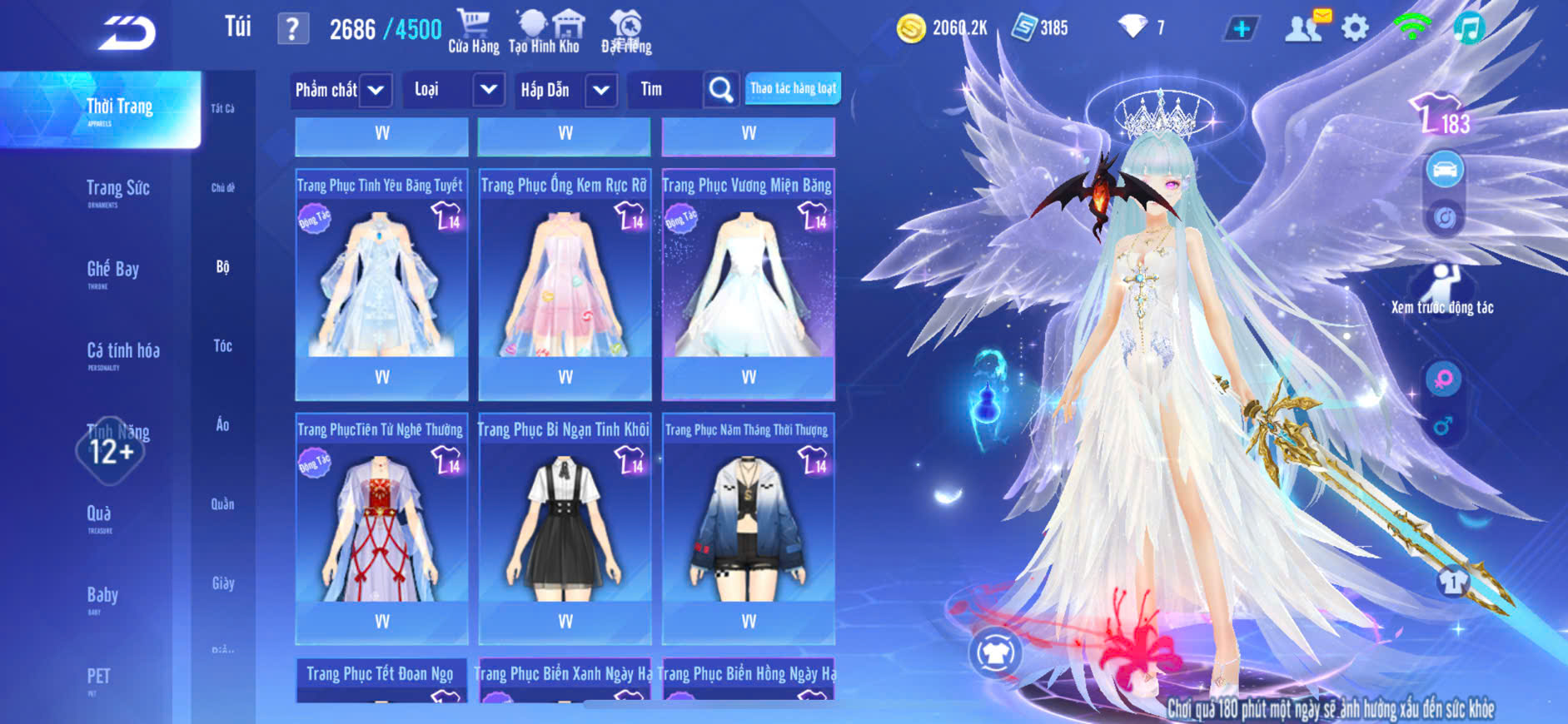
Task: Select Trang Phục Tình Yêu Băng Tuyết outfit
Action: pyautogui.click(x=381, y=283)
